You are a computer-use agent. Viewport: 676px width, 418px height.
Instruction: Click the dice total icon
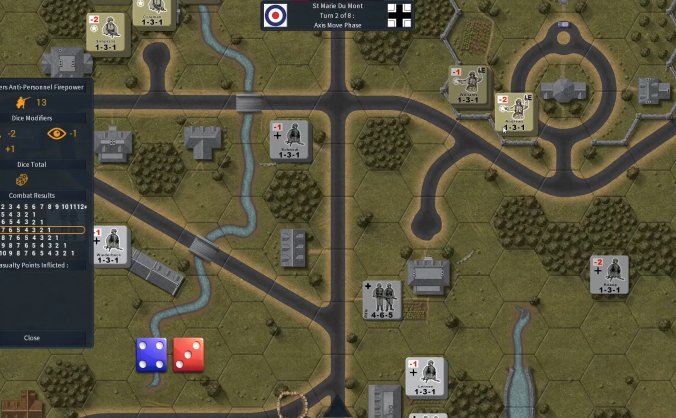coord(20,179)
